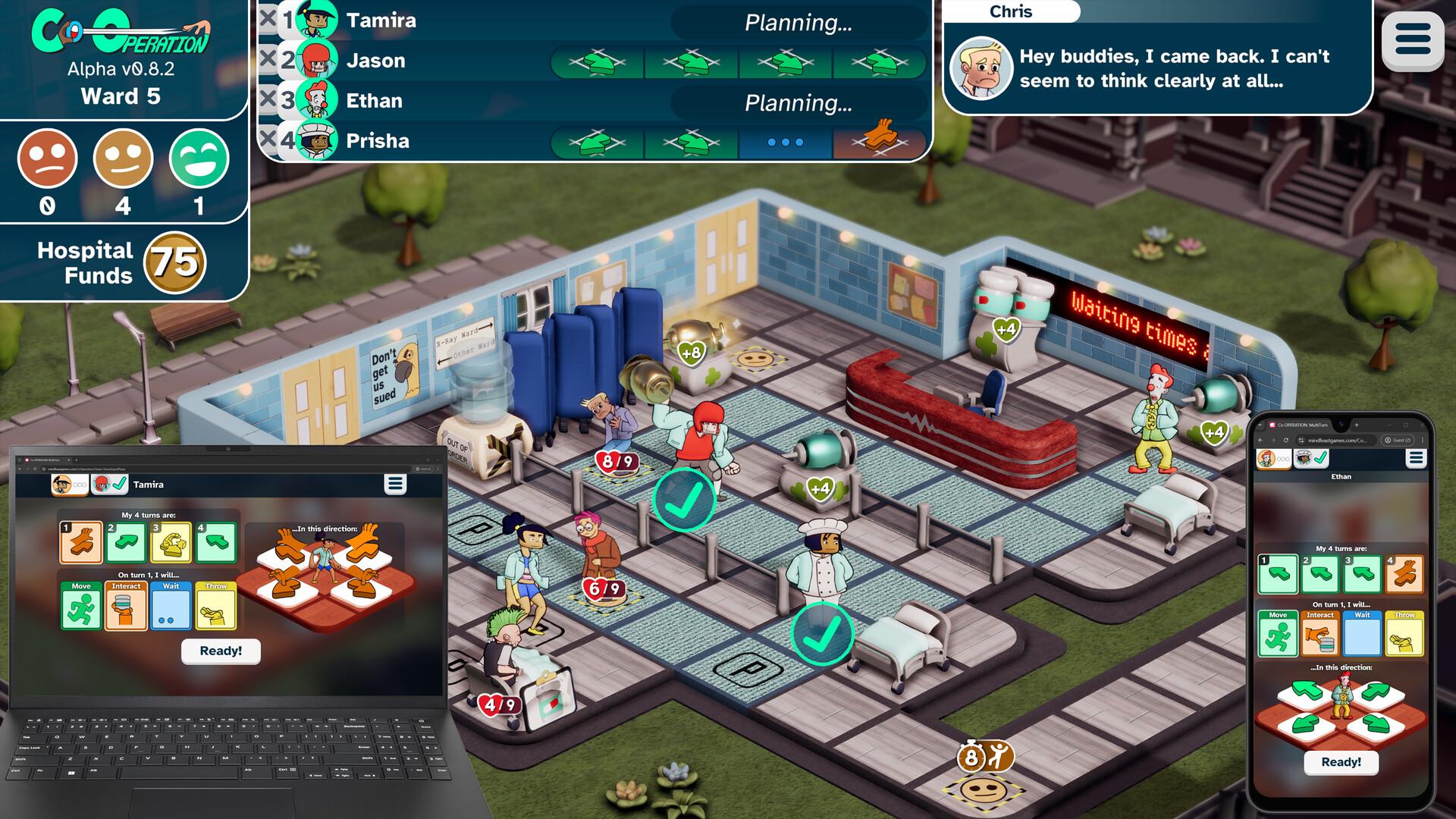Select the Move action on the laptop panel
This screenshot has height=819, width=1456.
(81, 606)
